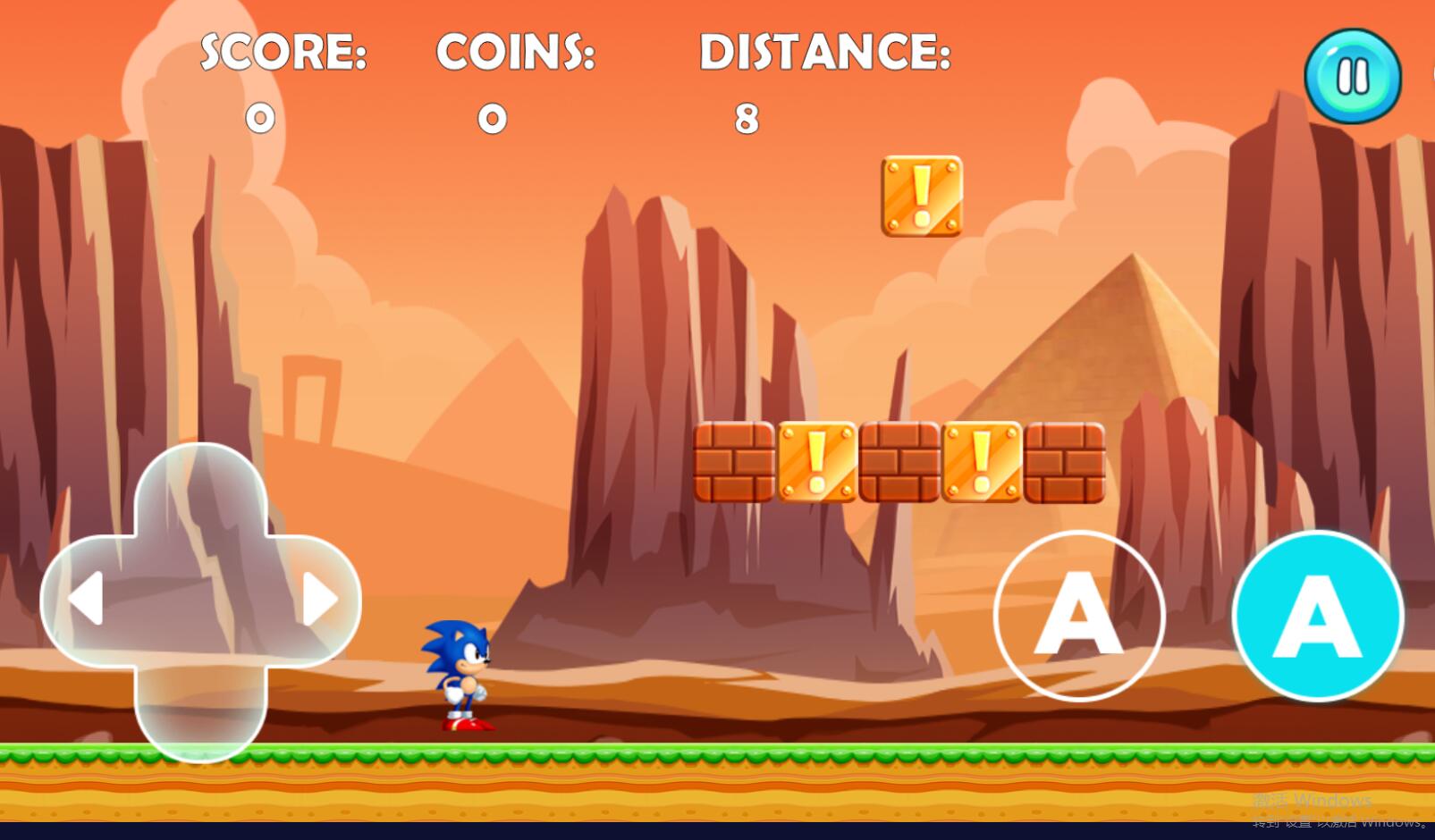The height and width of the screenshot is (840, 1435).
Task: Pause the game with the pause button
Action: tap(1352, 76)
